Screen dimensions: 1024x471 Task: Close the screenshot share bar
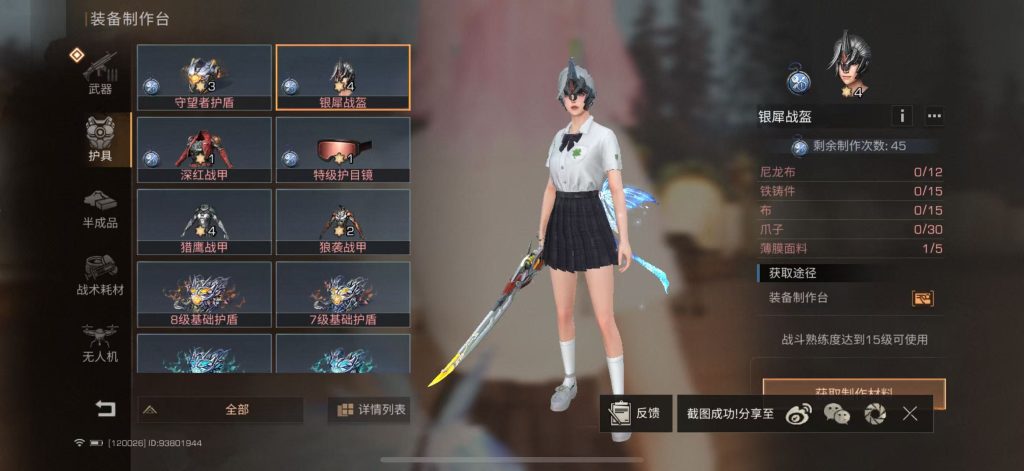(x=910, y=413)
